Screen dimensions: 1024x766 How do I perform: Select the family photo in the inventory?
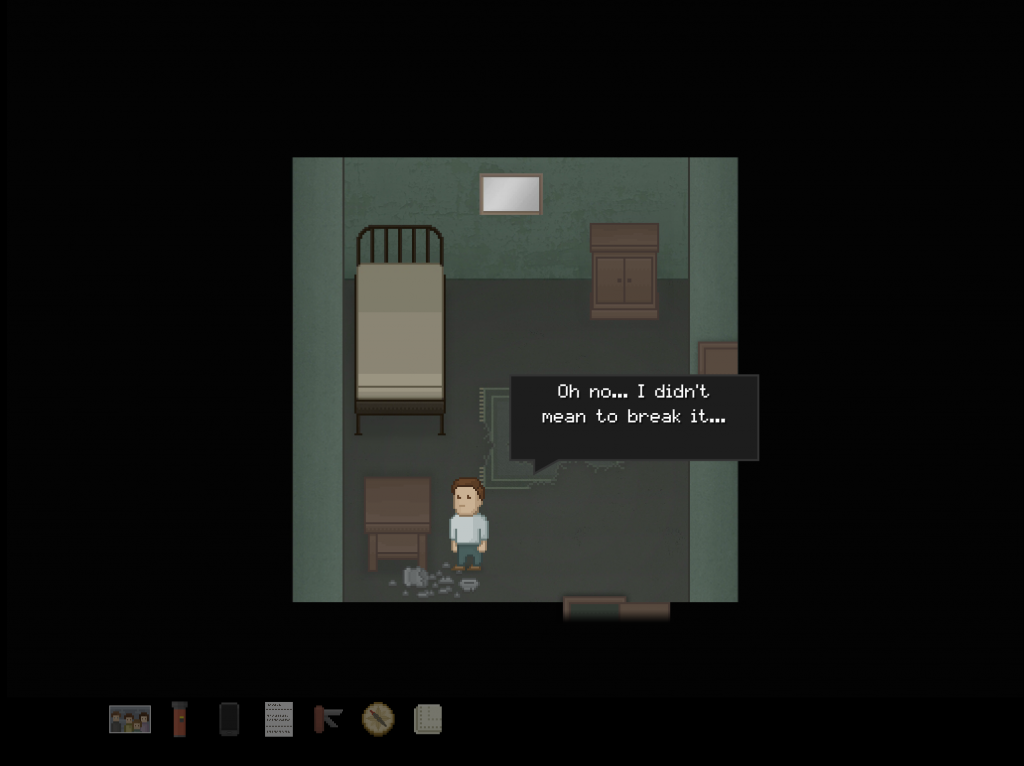click(130, 719)
